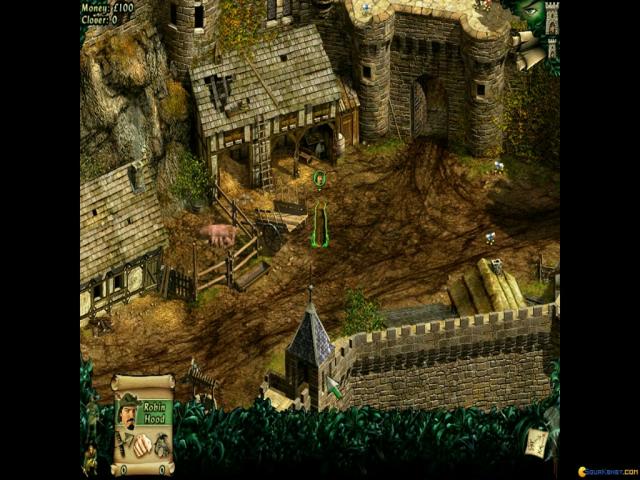Select the small archer figure icon
This screenshot has width=640, height=480.
click(x=89, y=458)
